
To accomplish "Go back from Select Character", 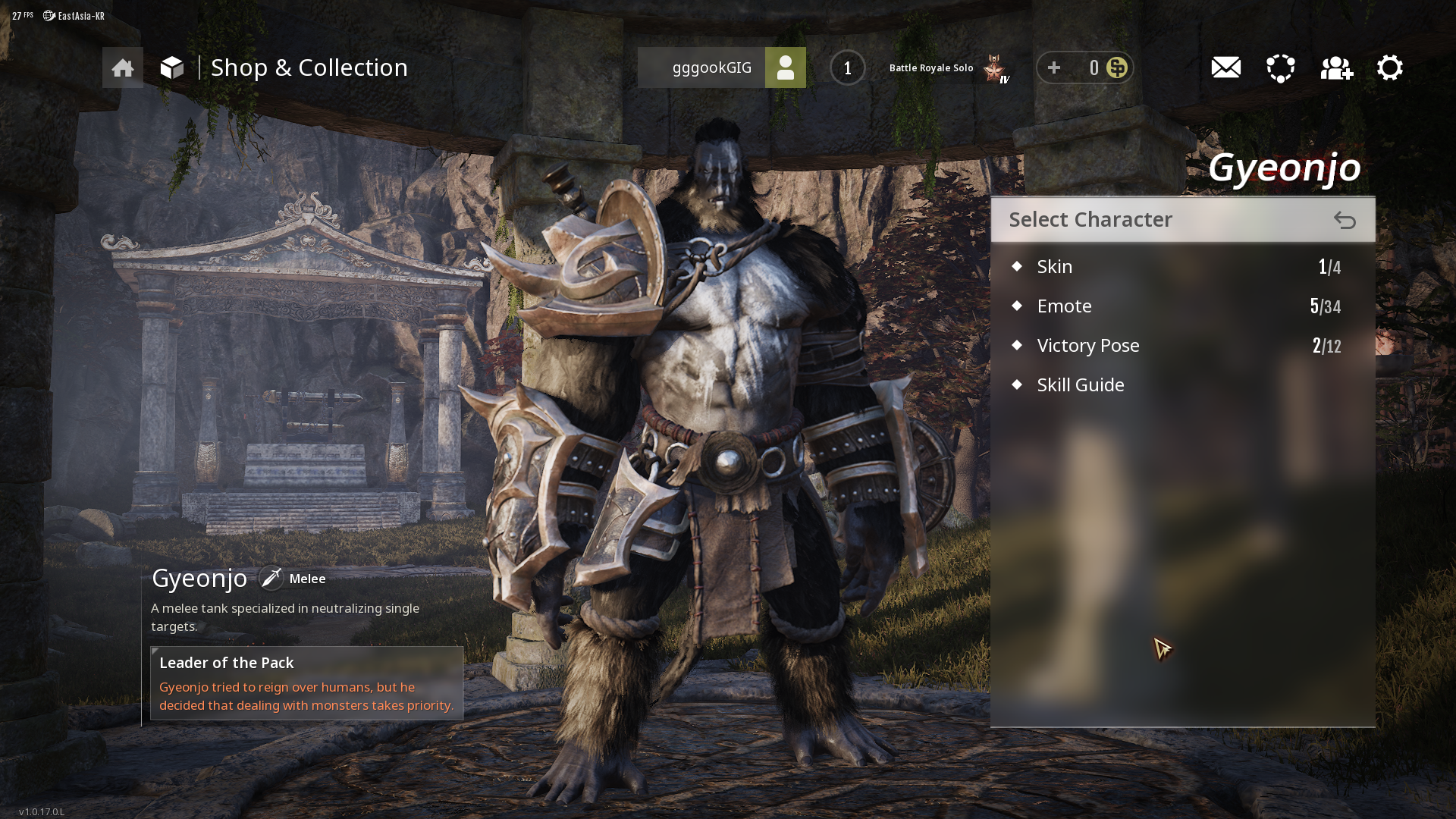I will point(1345,220).
